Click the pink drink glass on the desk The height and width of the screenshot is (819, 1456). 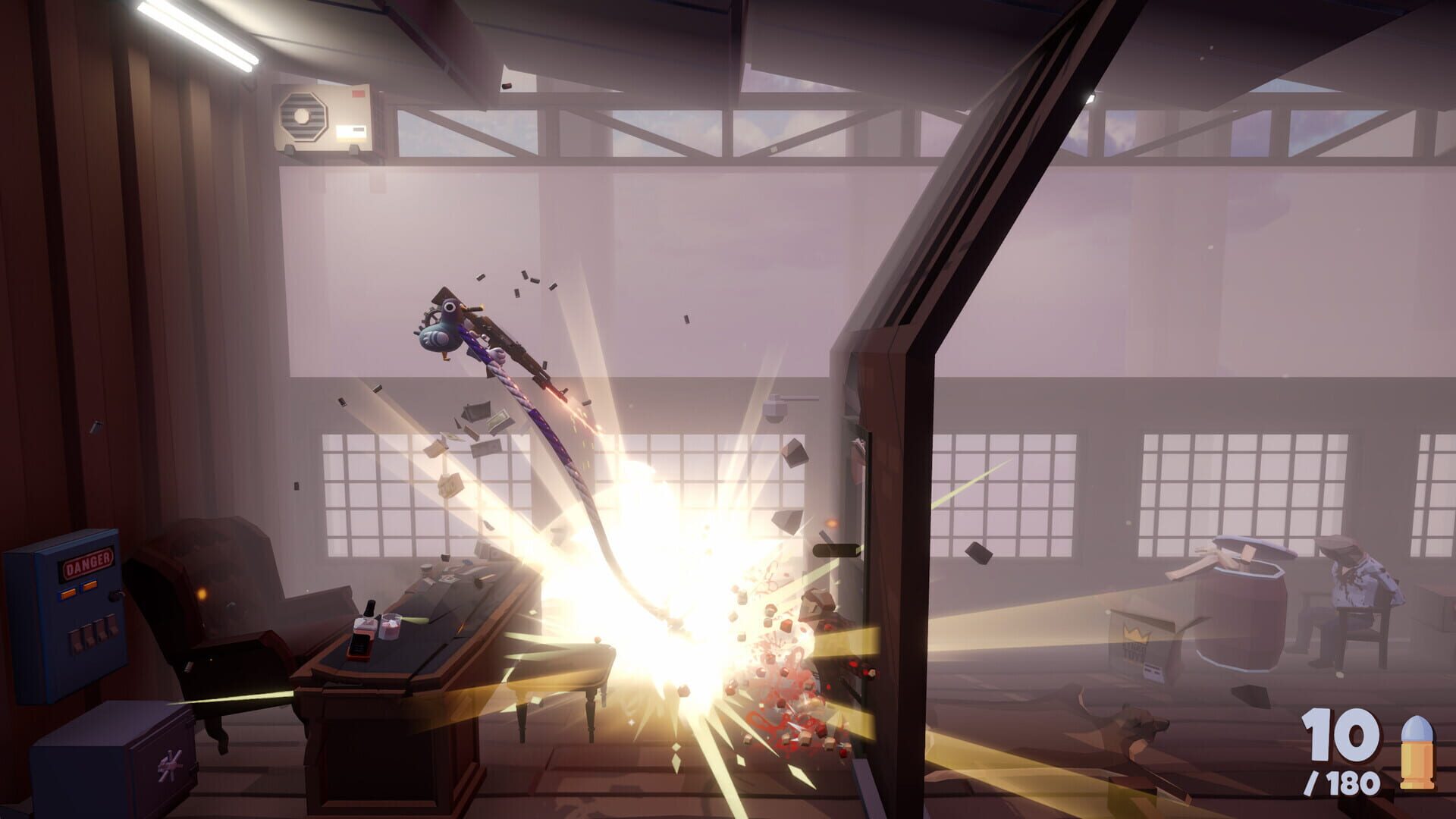click(x=389, y=626)
